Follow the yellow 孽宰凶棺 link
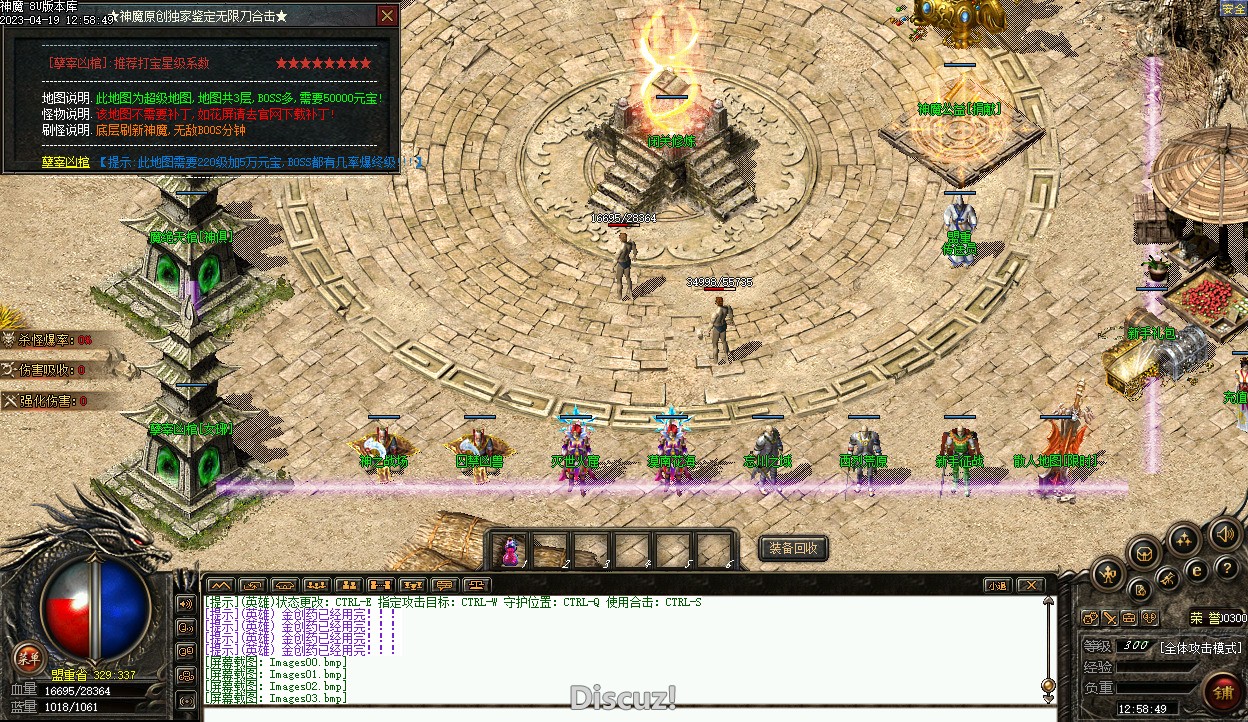The image size is (1248, 722). (x=65, y=161)
